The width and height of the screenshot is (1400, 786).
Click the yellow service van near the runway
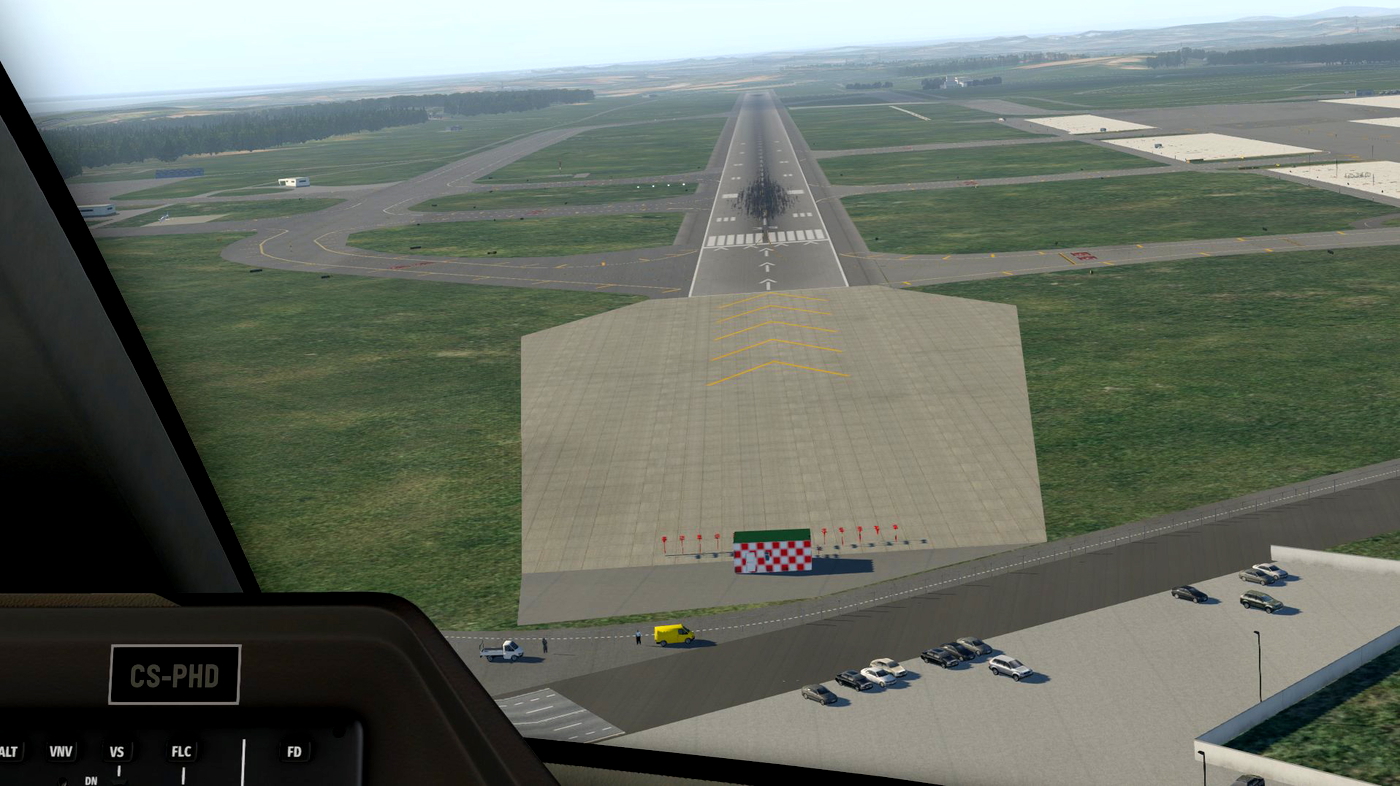pos(673,634)
